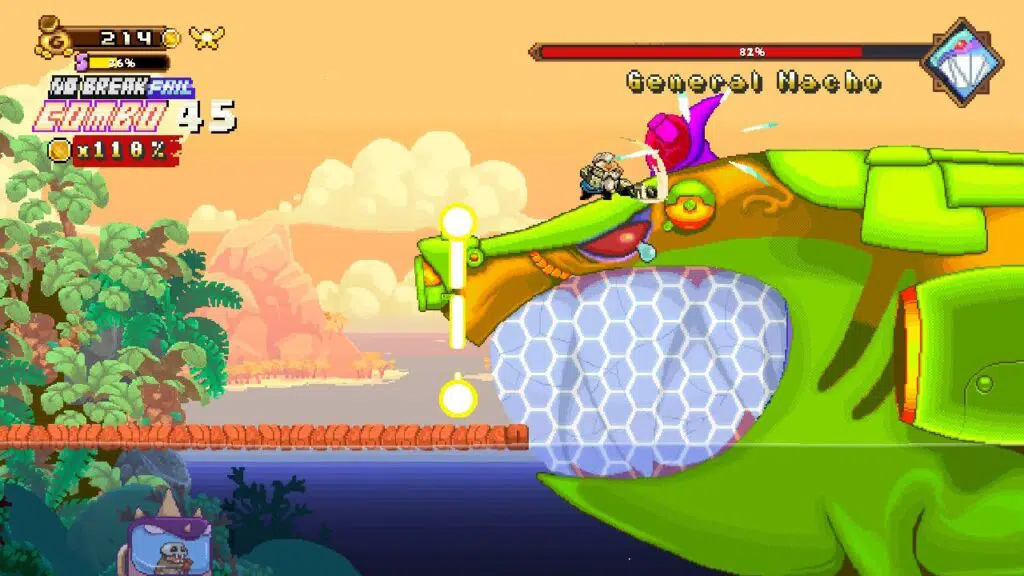The width and height of the screenshot is (1024, 576).
Task: Click the purple S special meter icon
Action: [x=82, y=62]
